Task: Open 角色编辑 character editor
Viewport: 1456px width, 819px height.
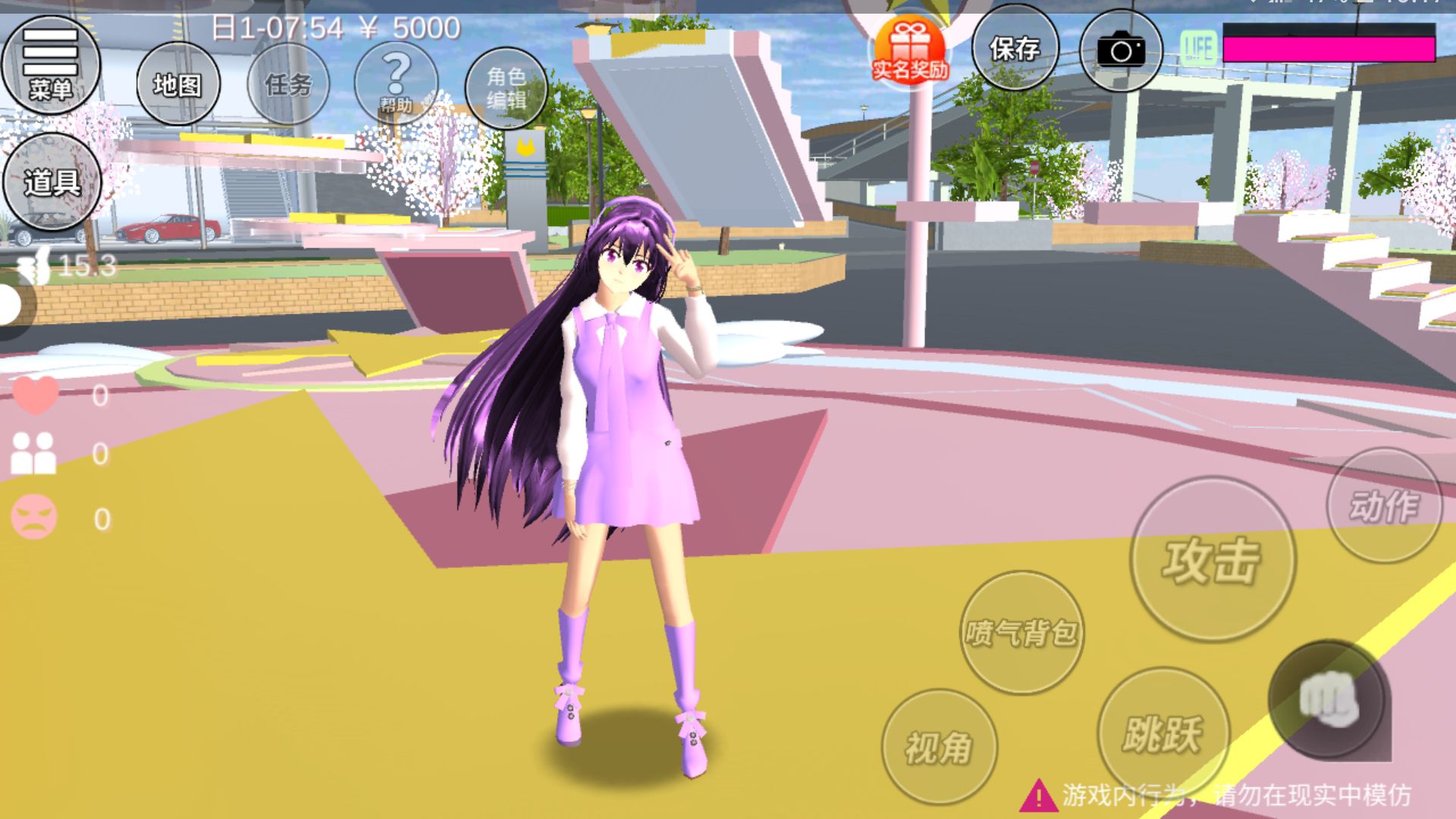Action: coord(506,87)
